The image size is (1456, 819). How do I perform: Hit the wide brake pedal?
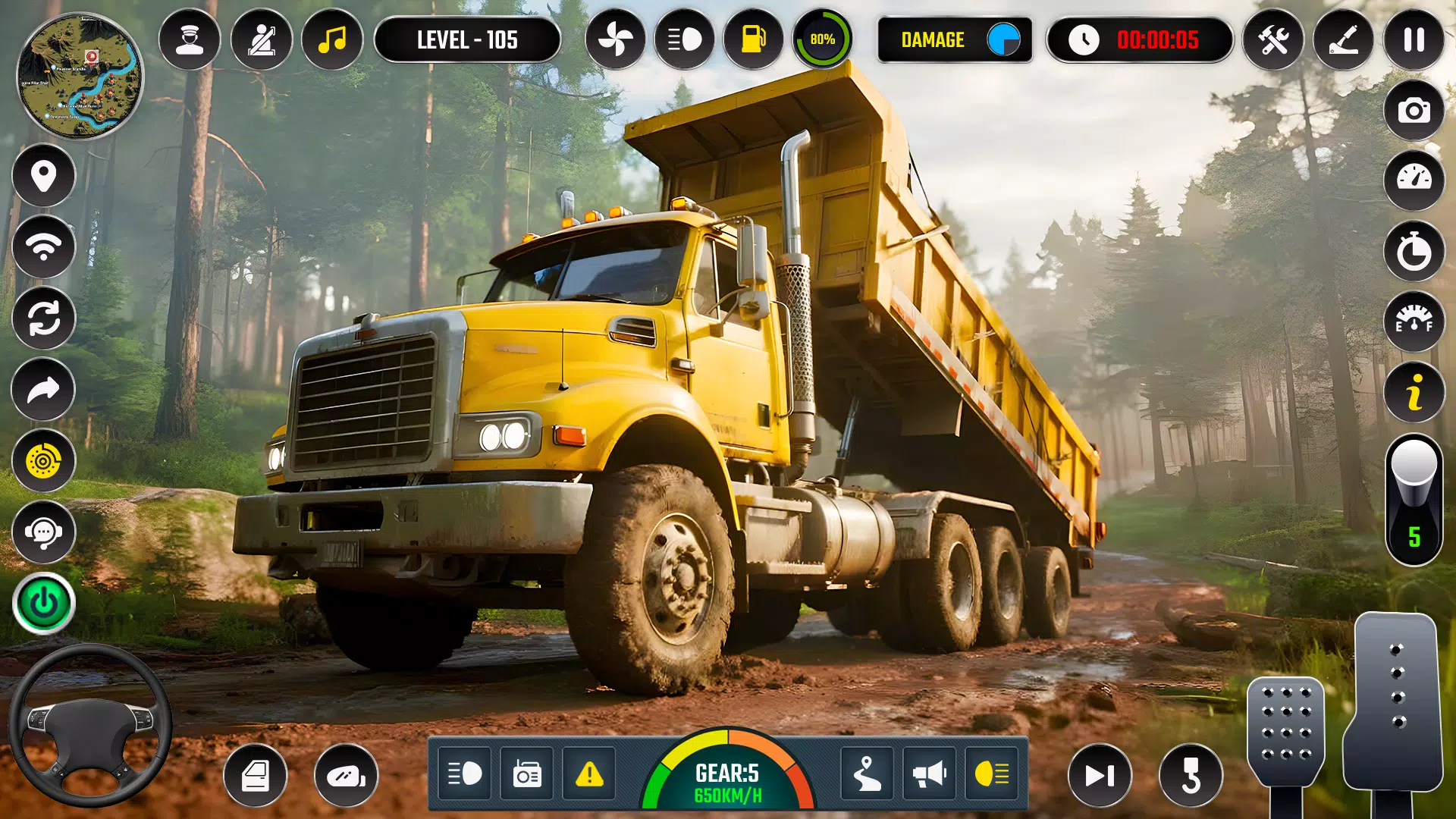pos(1285,731)
